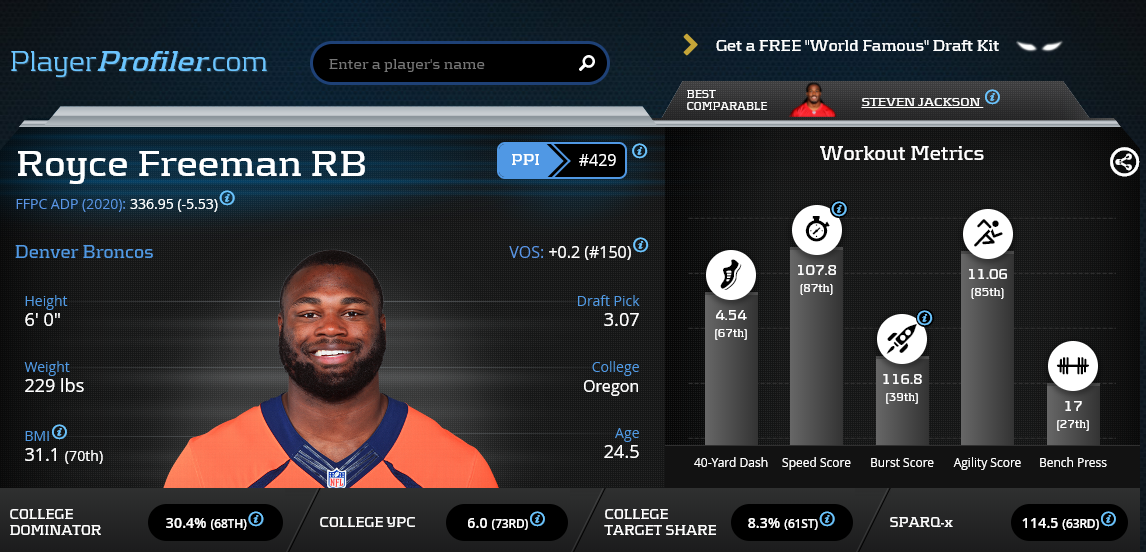Submit search with the magnifying glass icon

[x=587, y=64]
